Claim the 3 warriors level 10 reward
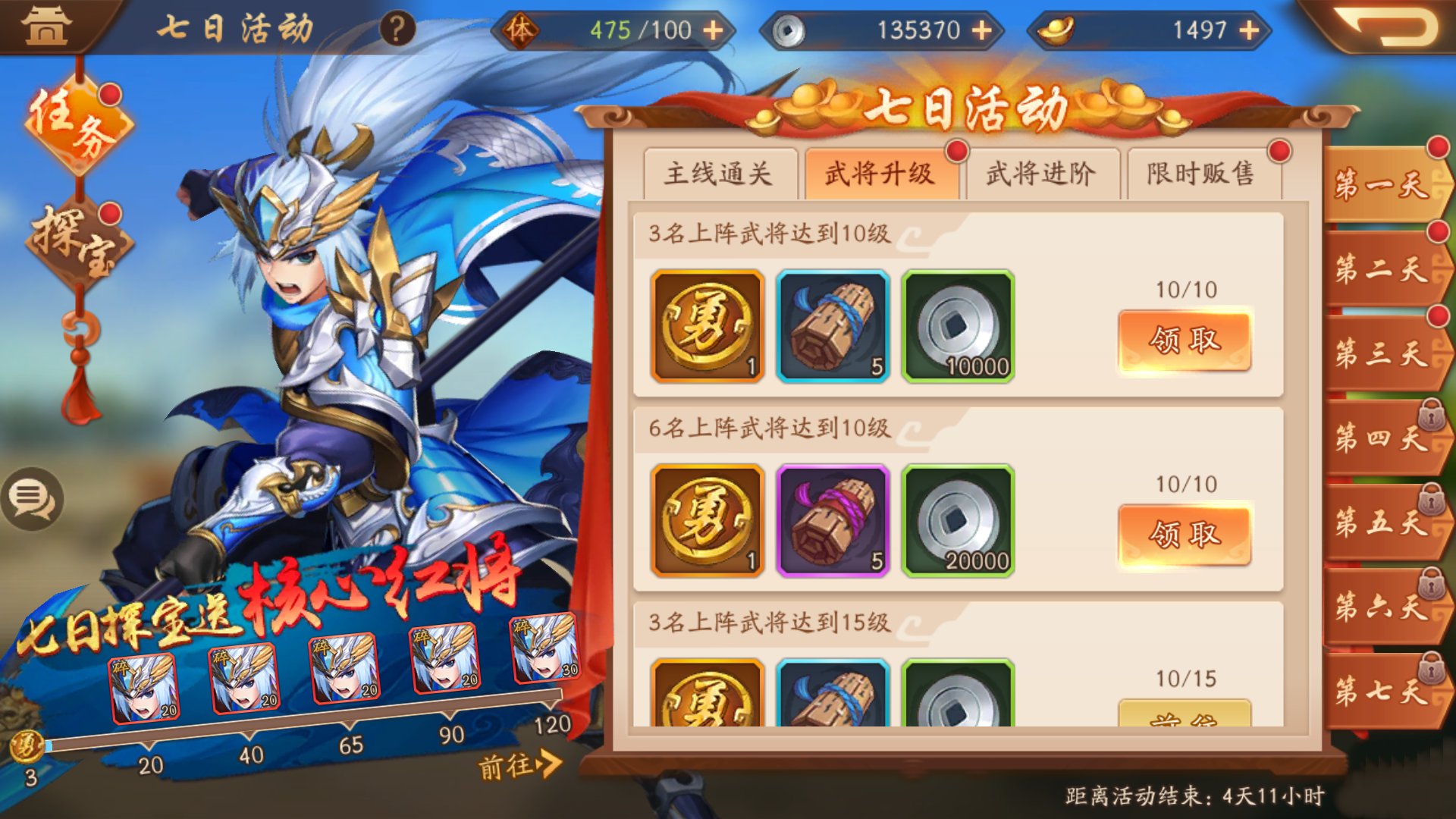 pyautogui.click(x=1185, y=340)
